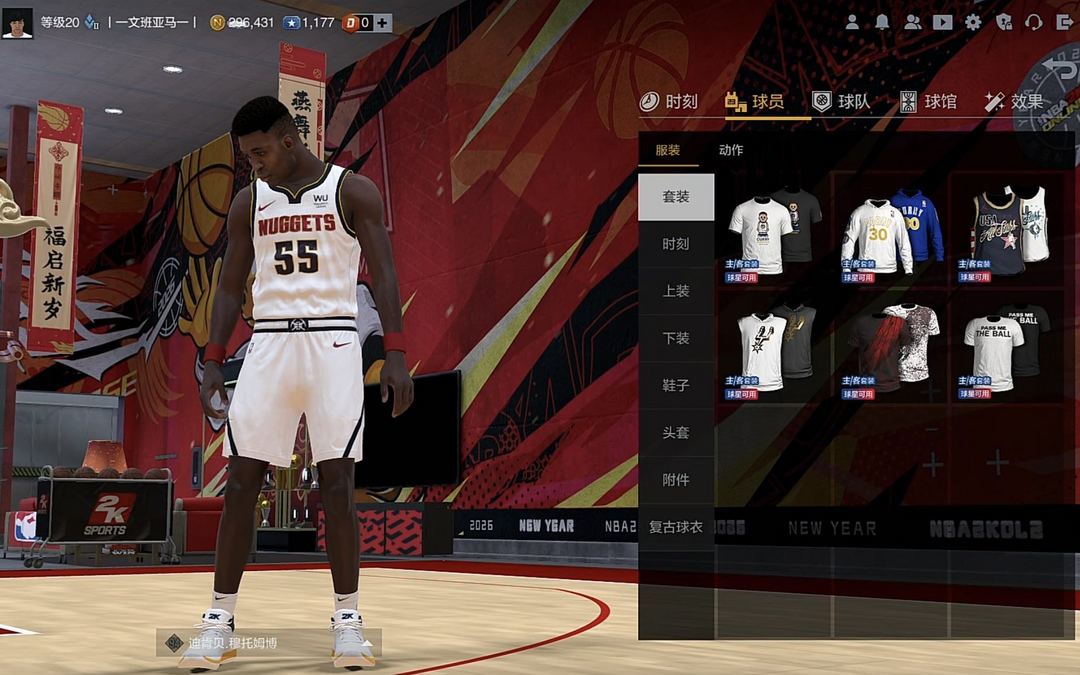Go to the 效果 effects tab
The height and width of the screenshot is (675, 1080).
[x=1014, y=102]
